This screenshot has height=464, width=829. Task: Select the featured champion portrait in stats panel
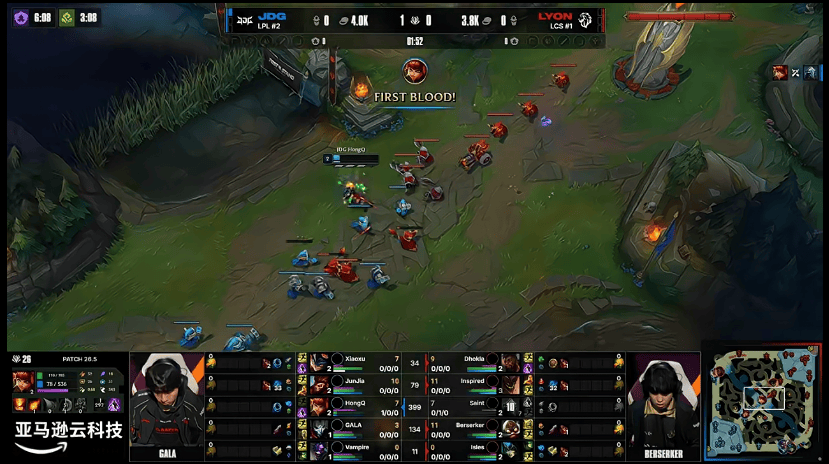click(x=22, y=382)
